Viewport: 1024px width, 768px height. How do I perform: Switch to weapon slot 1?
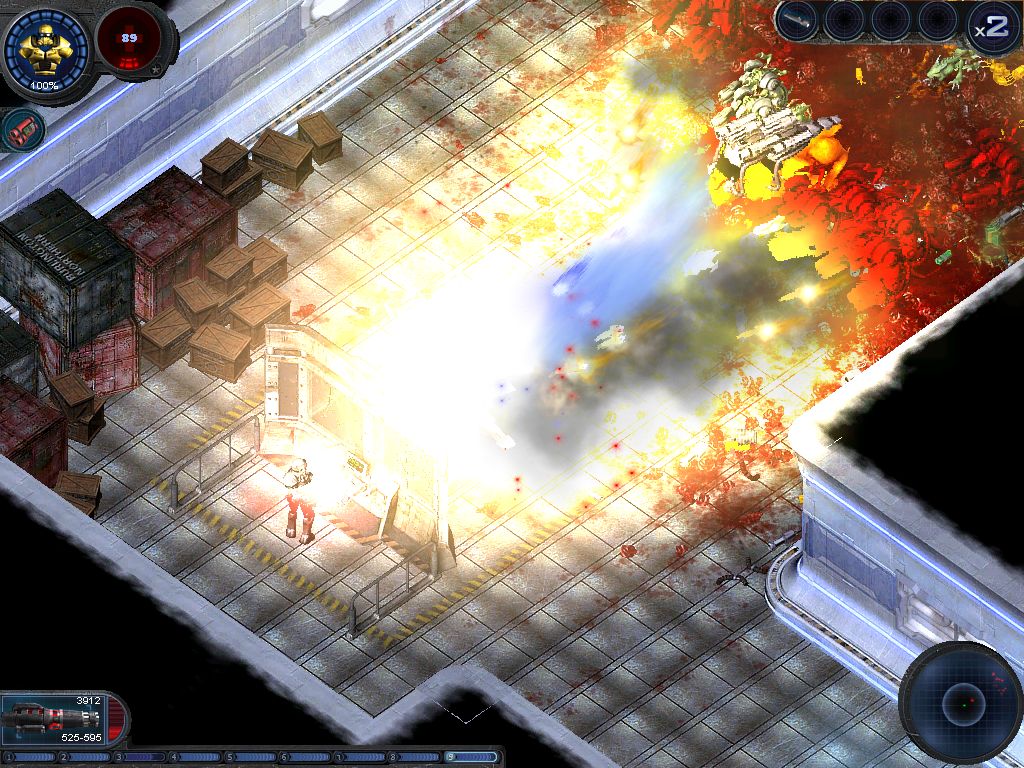click(31, 757)
